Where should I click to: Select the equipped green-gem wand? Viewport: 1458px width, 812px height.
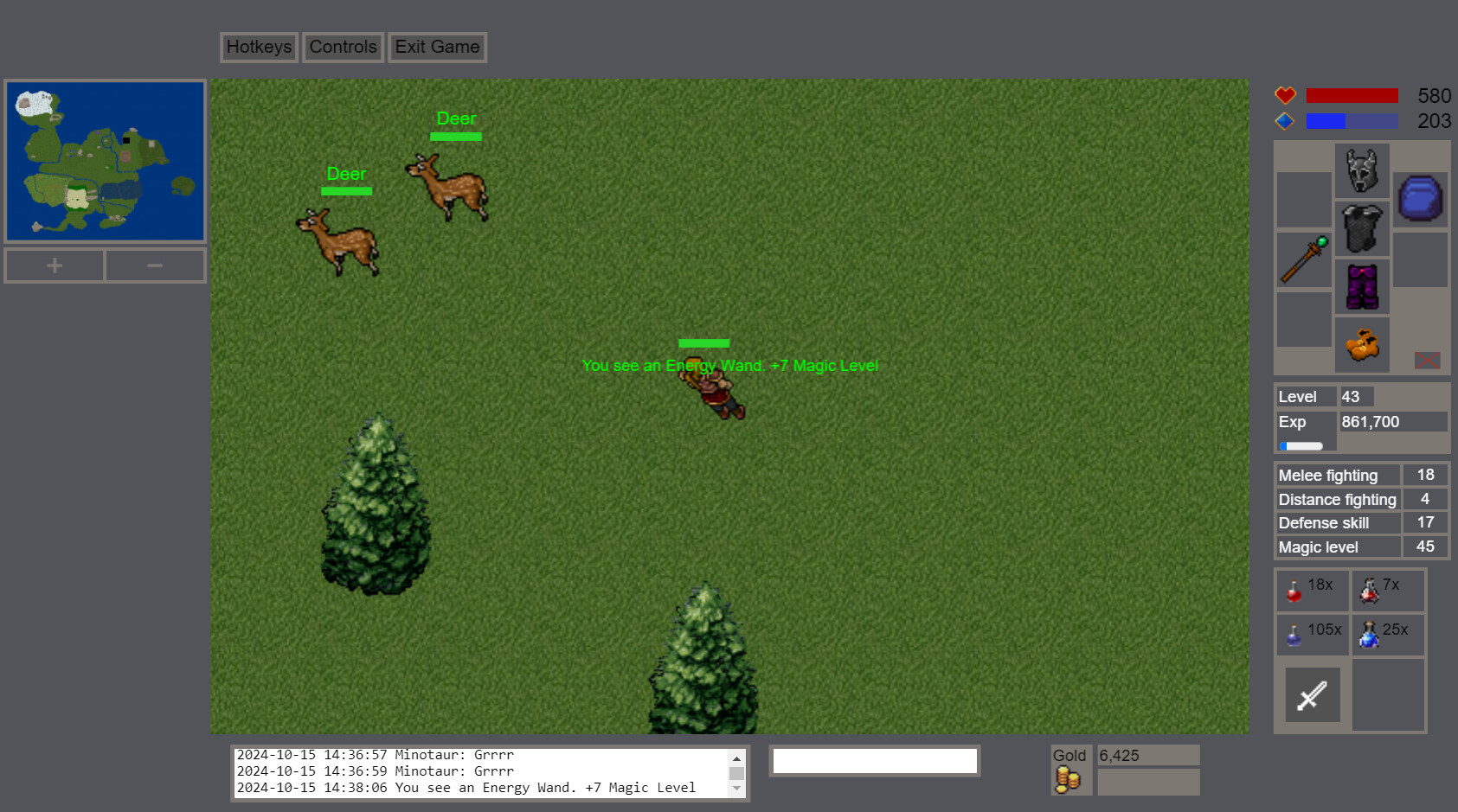pos(1303,259)
